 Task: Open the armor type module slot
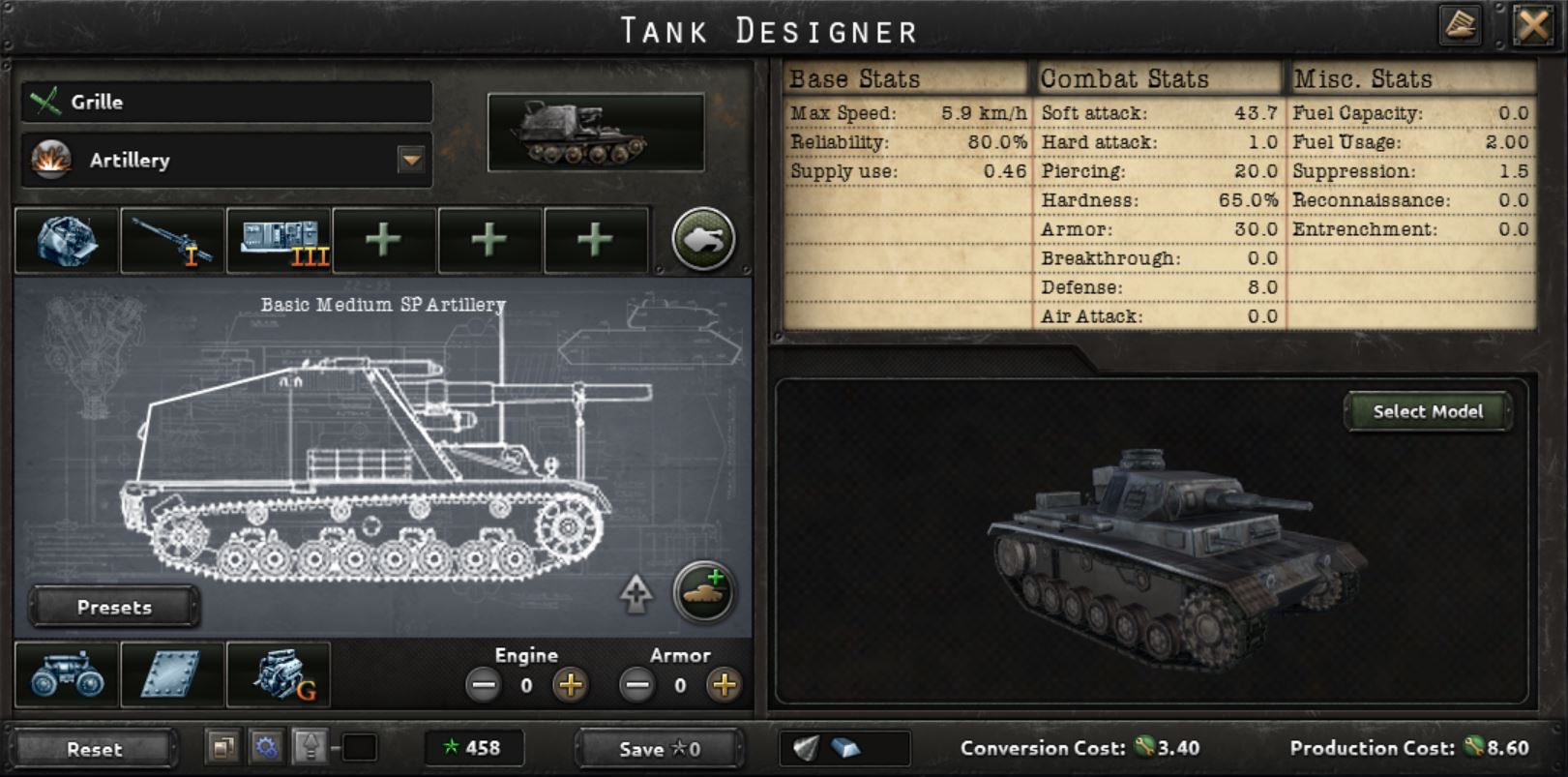tap(171, 674)
